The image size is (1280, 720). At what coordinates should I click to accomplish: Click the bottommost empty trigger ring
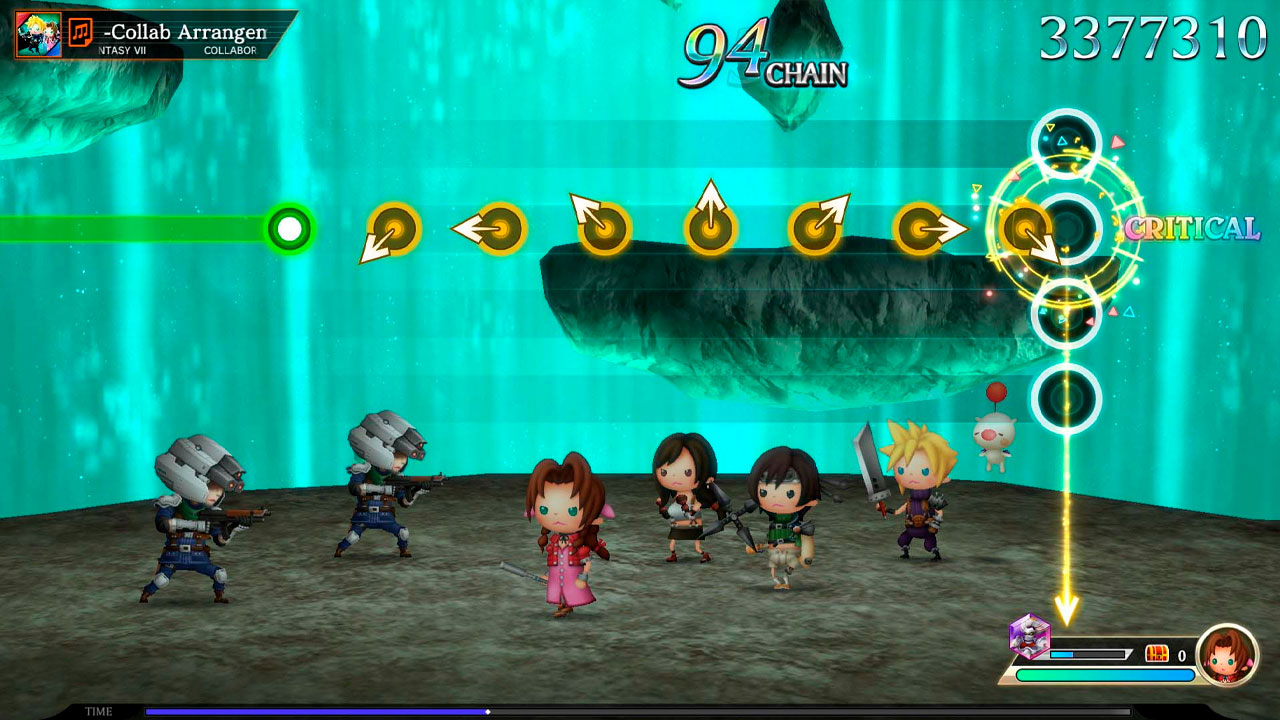point(1066,399)
